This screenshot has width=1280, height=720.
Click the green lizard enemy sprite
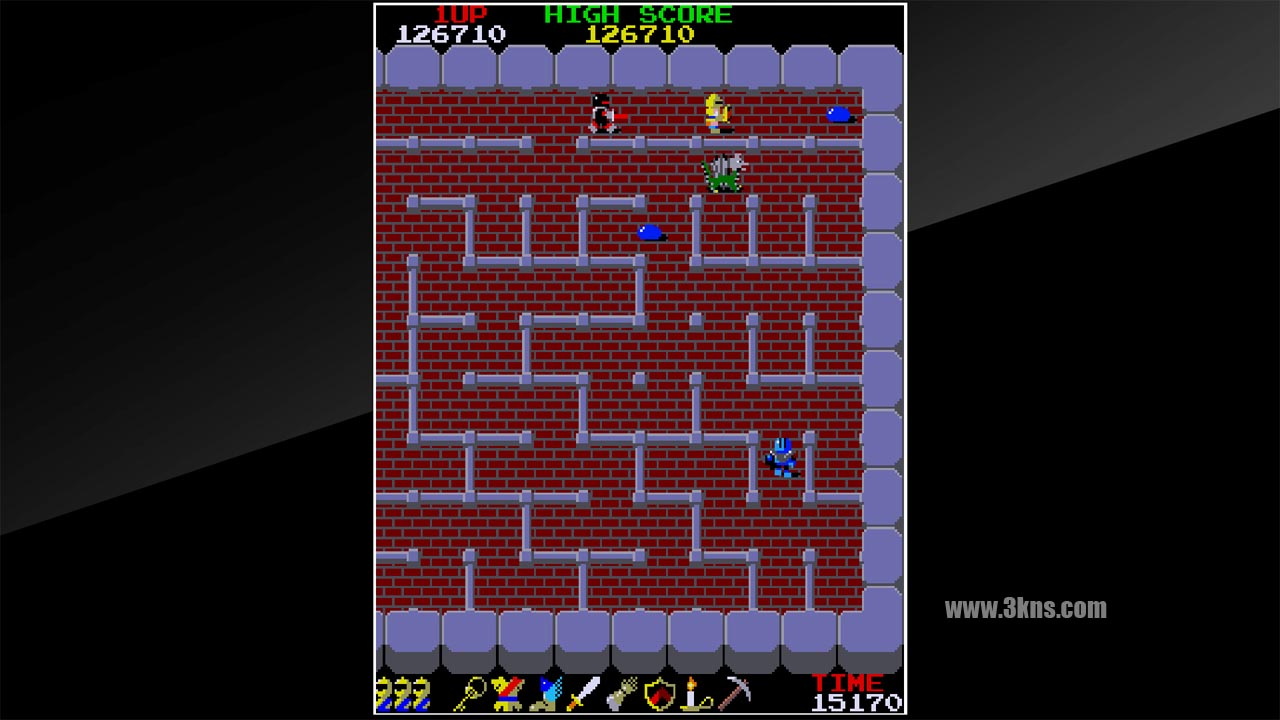click(726, 171)
